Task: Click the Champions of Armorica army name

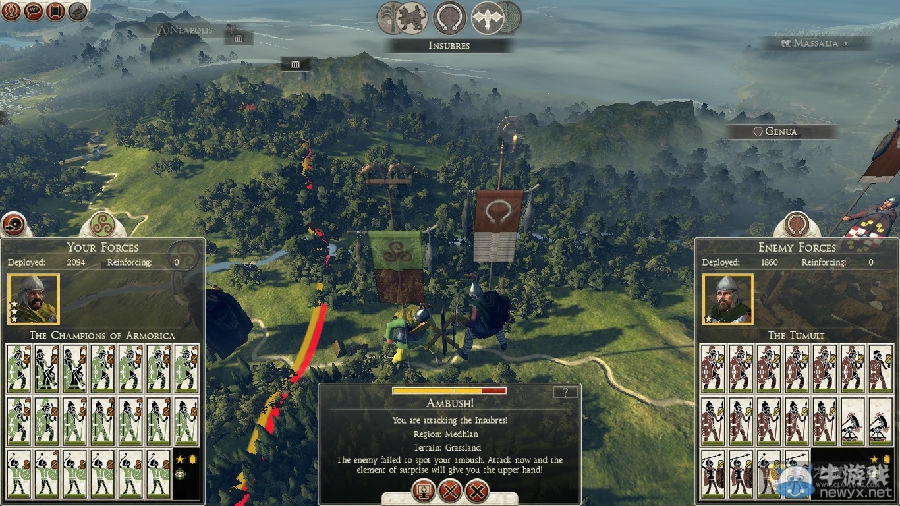Action: [102, 334]
